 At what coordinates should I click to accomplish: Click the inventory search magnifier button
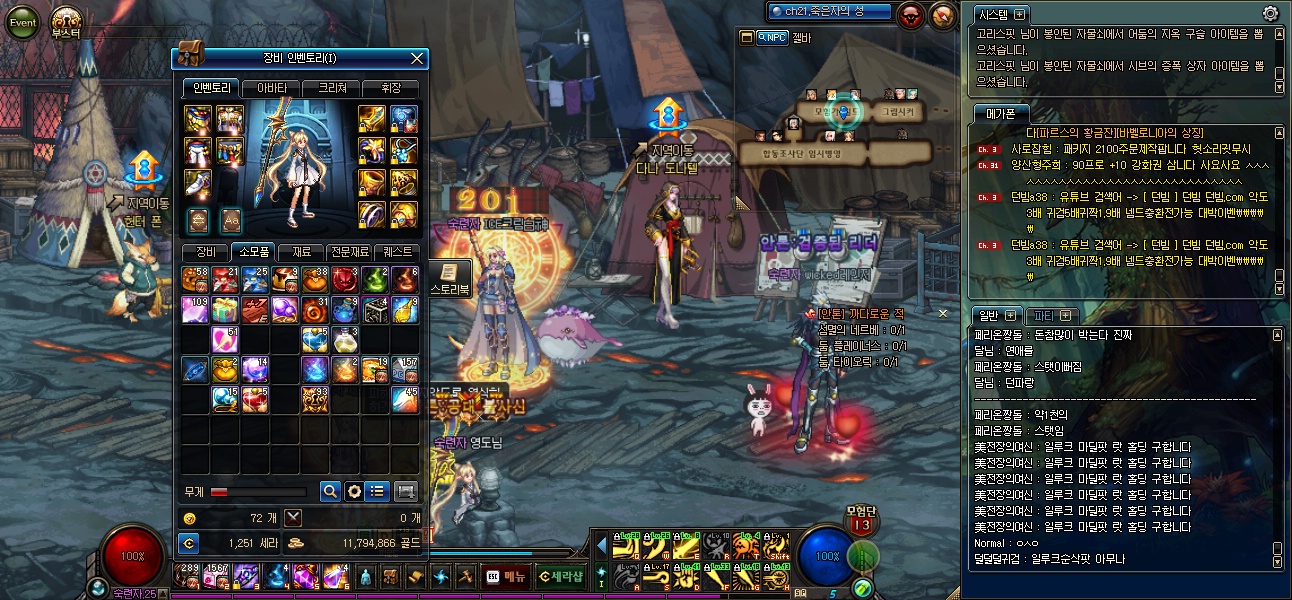[x=330, y=491]
